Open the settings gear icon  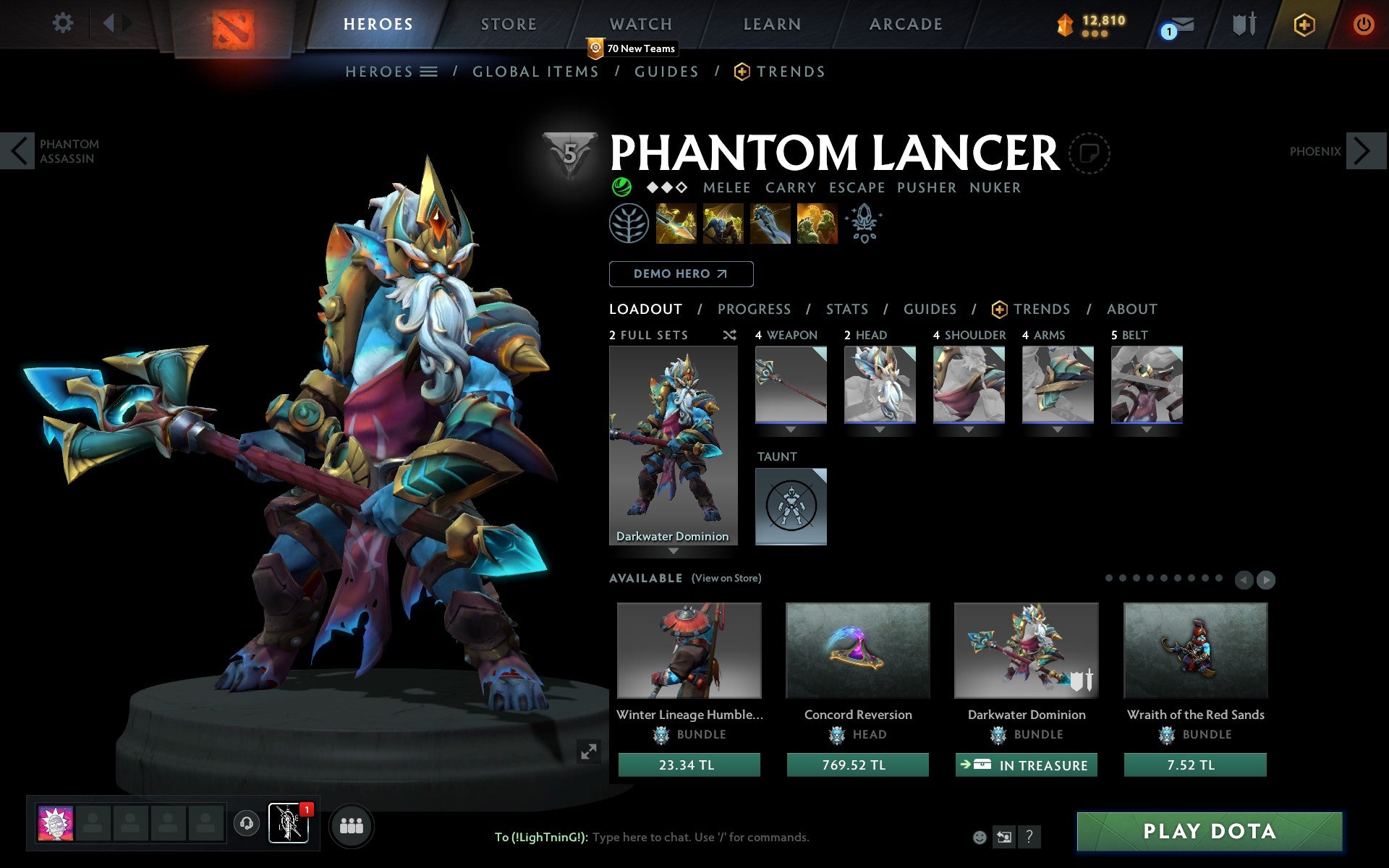coord(64,24)
